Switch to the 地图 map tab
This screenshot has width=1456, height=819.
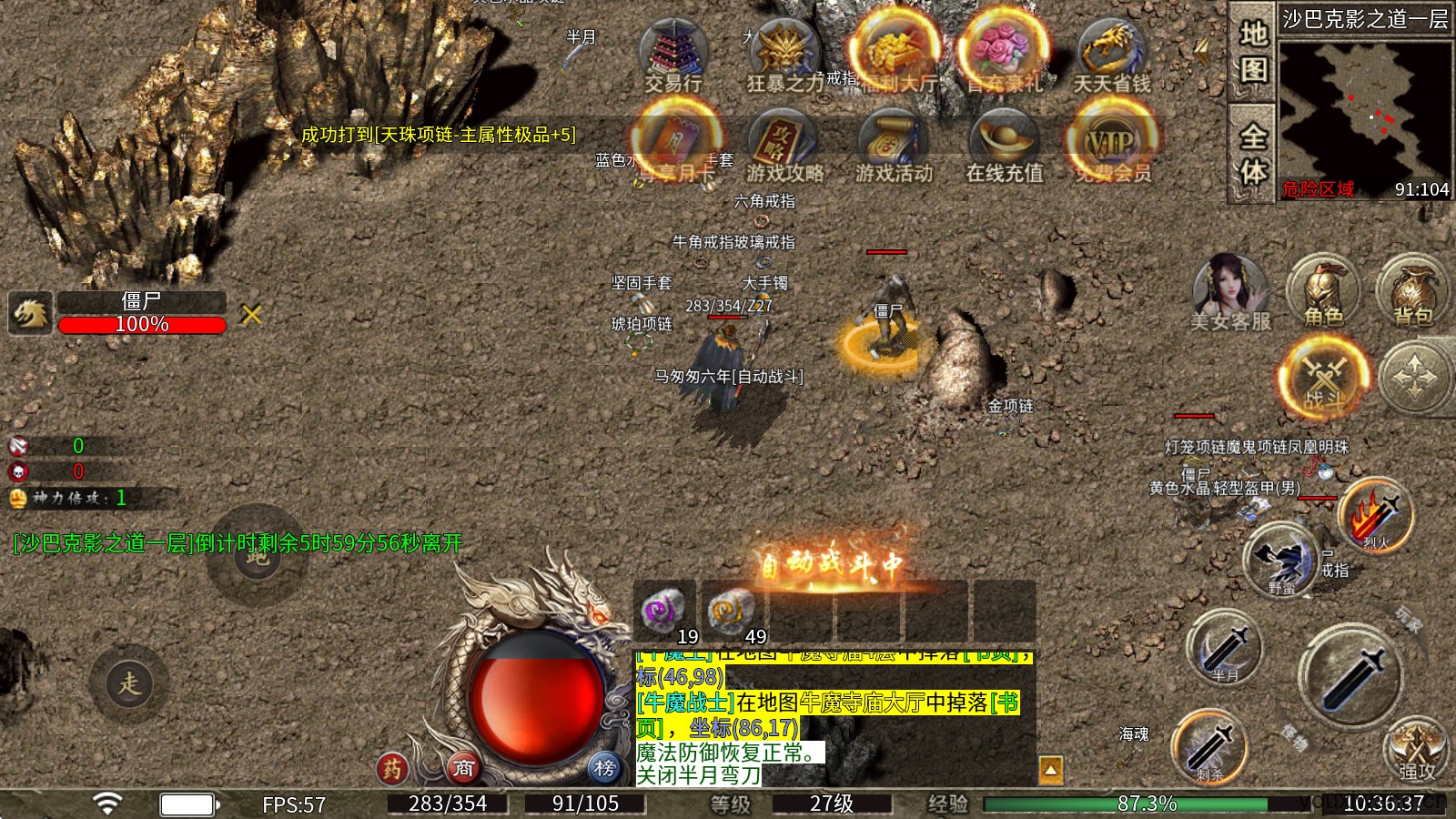coord(1253,52)
